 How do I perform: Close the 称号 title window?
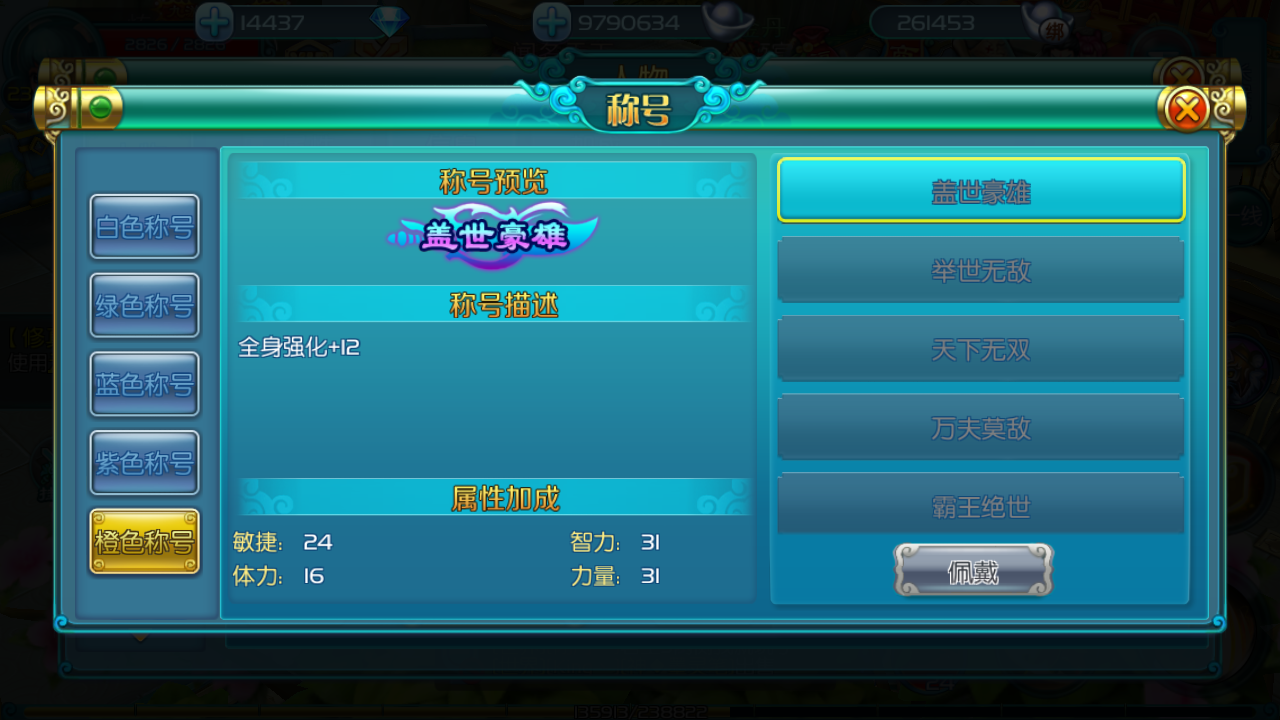[1187, 108]
